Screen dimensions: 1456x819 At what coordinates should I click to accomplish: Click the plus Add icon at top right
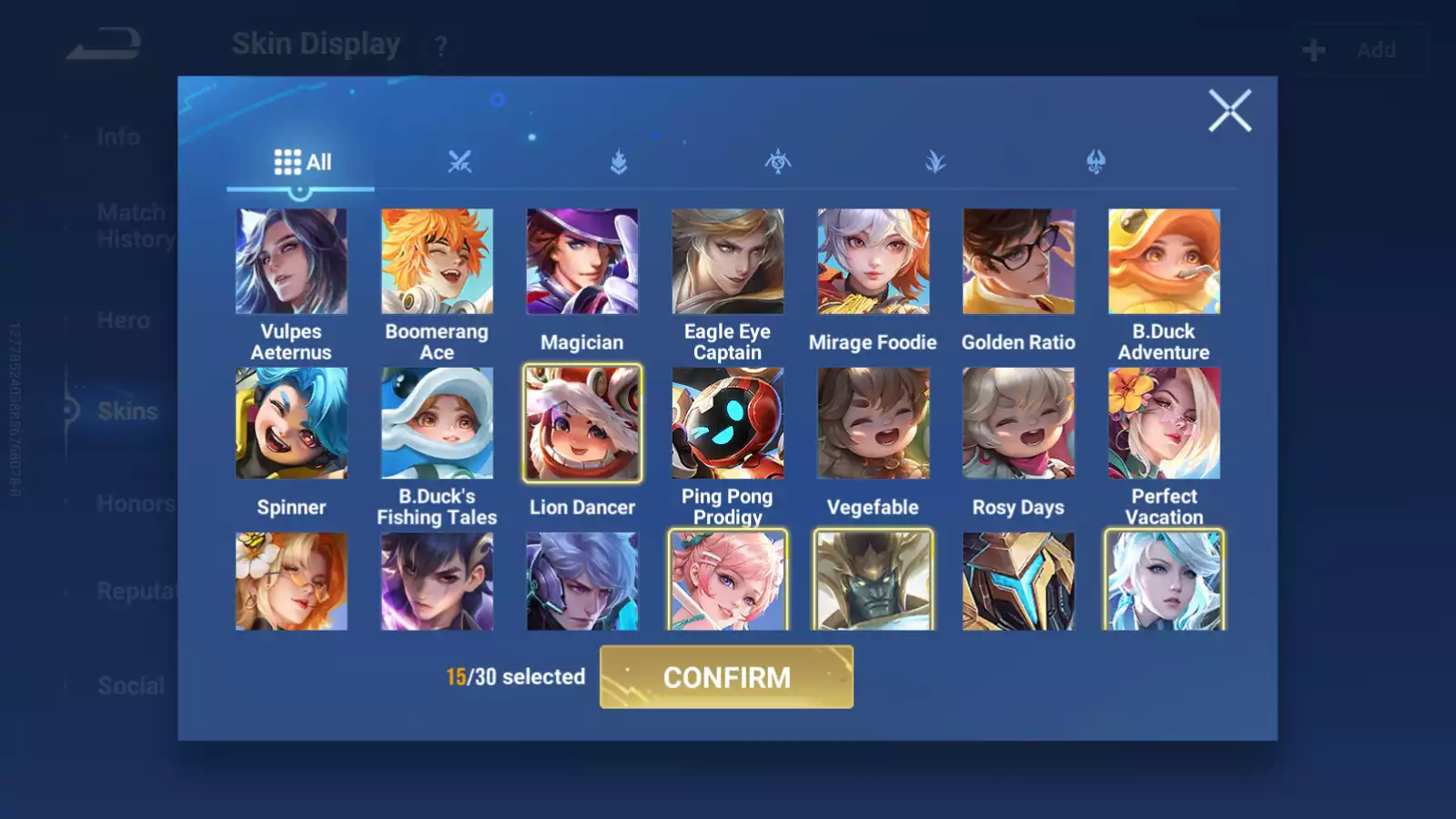point(1313,49)
